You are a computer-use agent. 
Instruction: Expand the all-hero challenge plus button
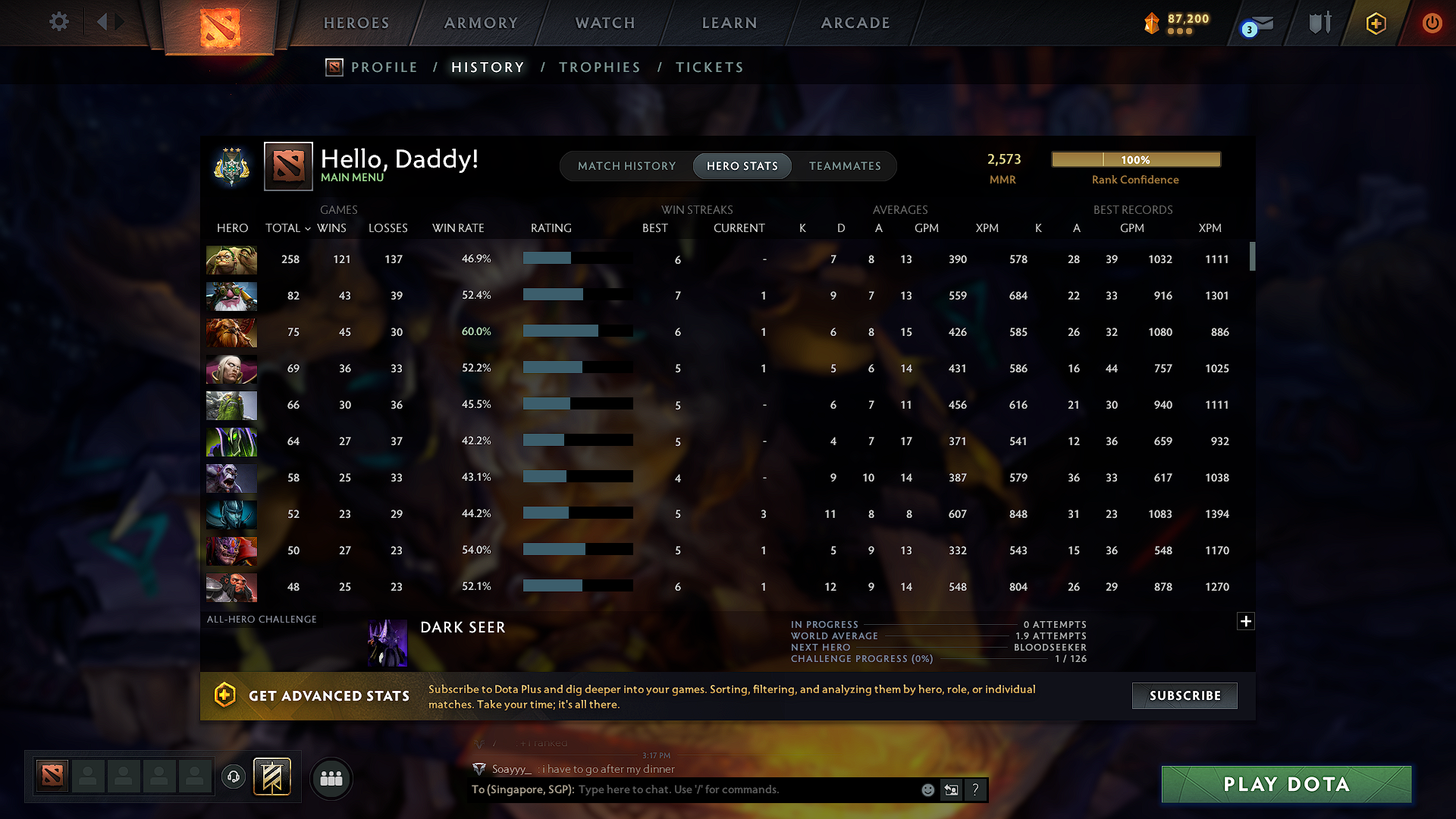tap(1246, 621)
